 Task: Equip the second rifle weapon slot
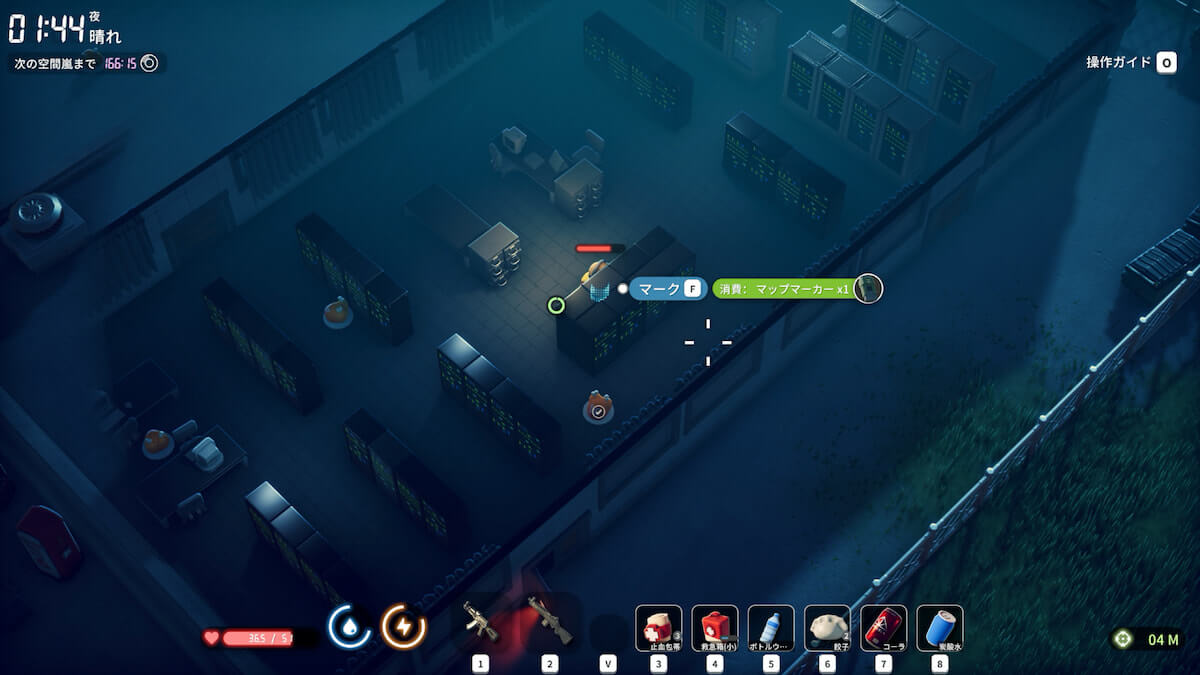[x=549, y=624]
